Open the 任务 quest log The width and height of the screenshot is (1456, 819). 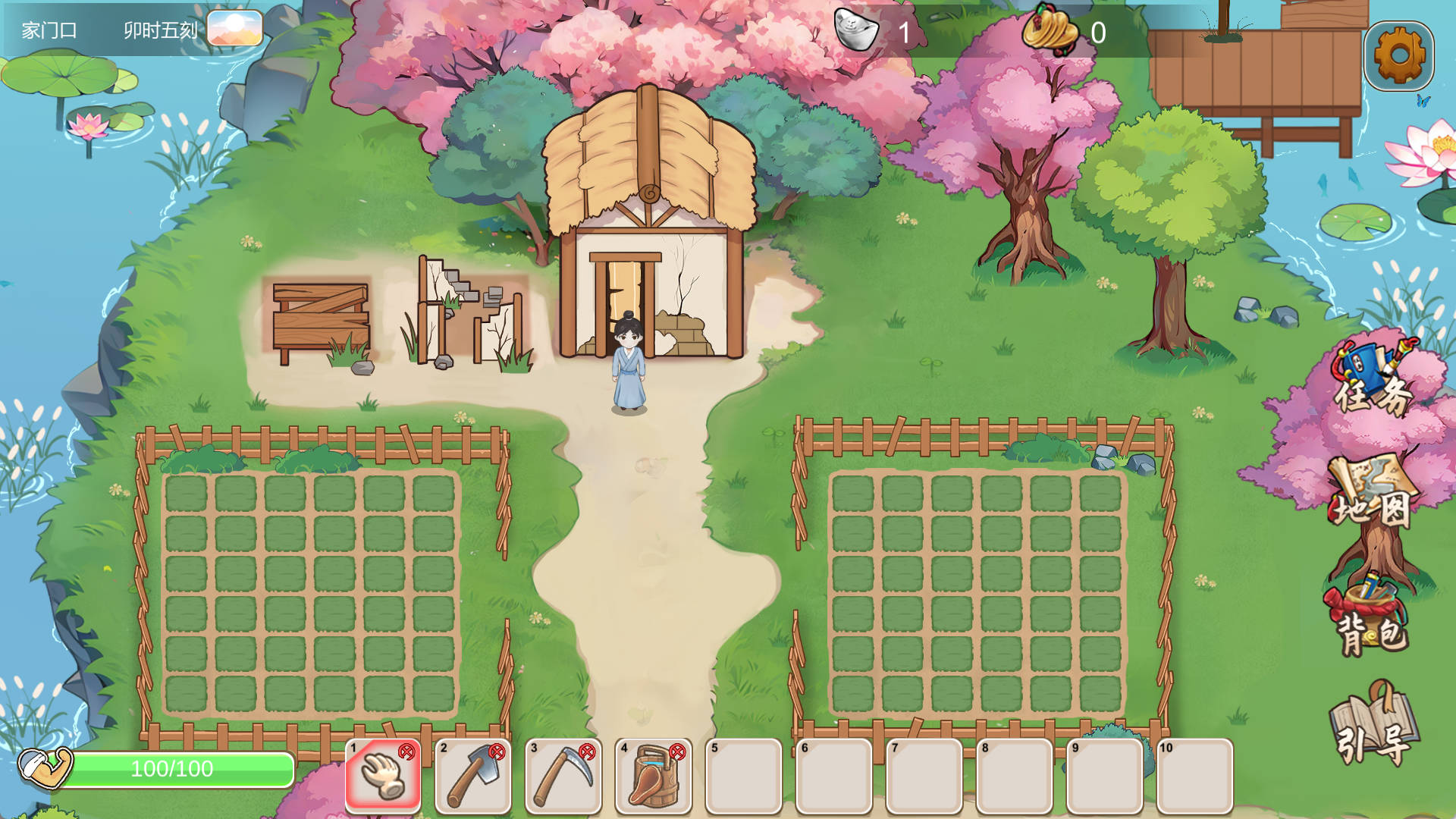pos(1373,380)
